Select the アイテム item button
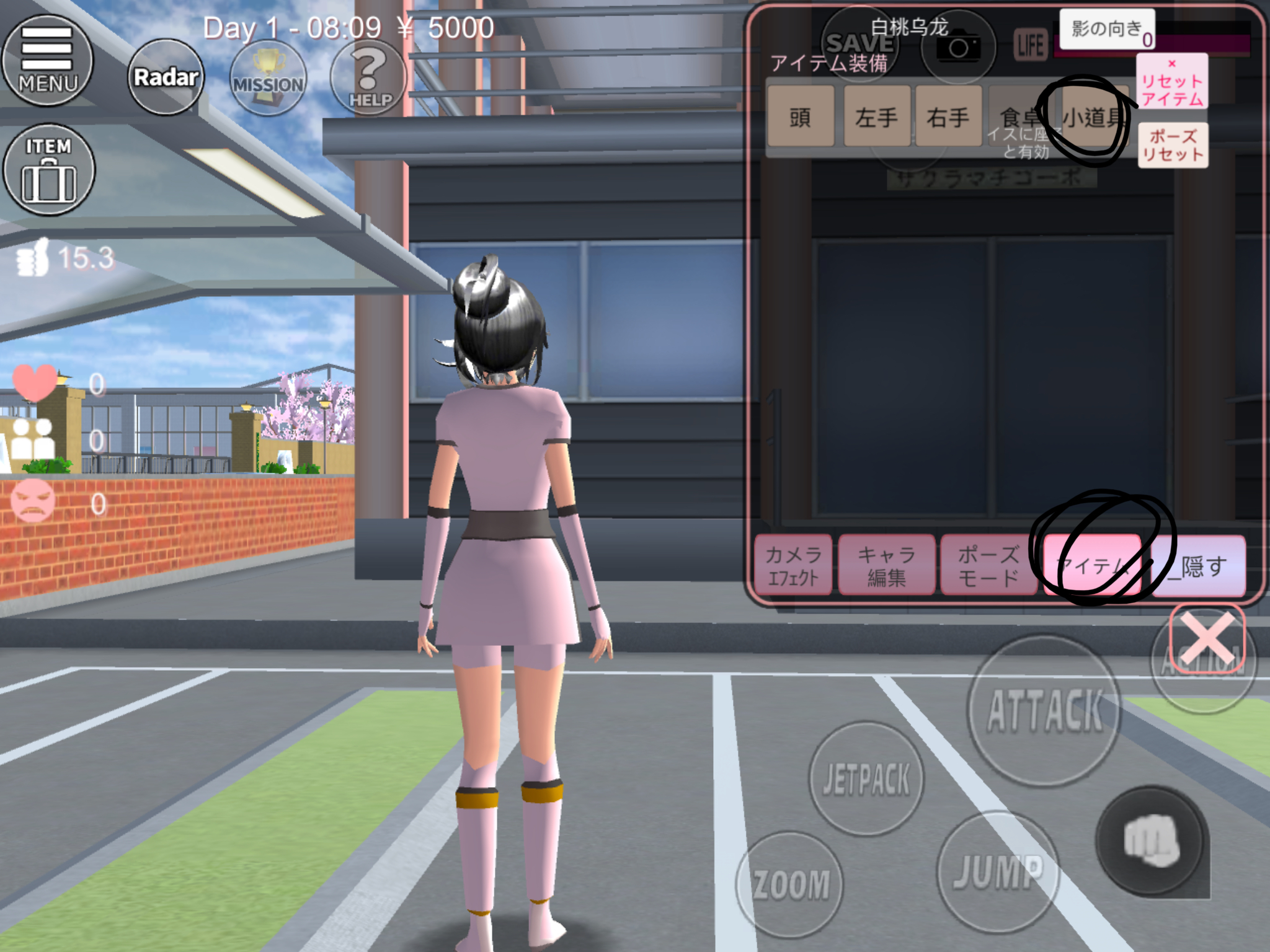This screenshot has height=952, width=1270. coord(1093,565)
